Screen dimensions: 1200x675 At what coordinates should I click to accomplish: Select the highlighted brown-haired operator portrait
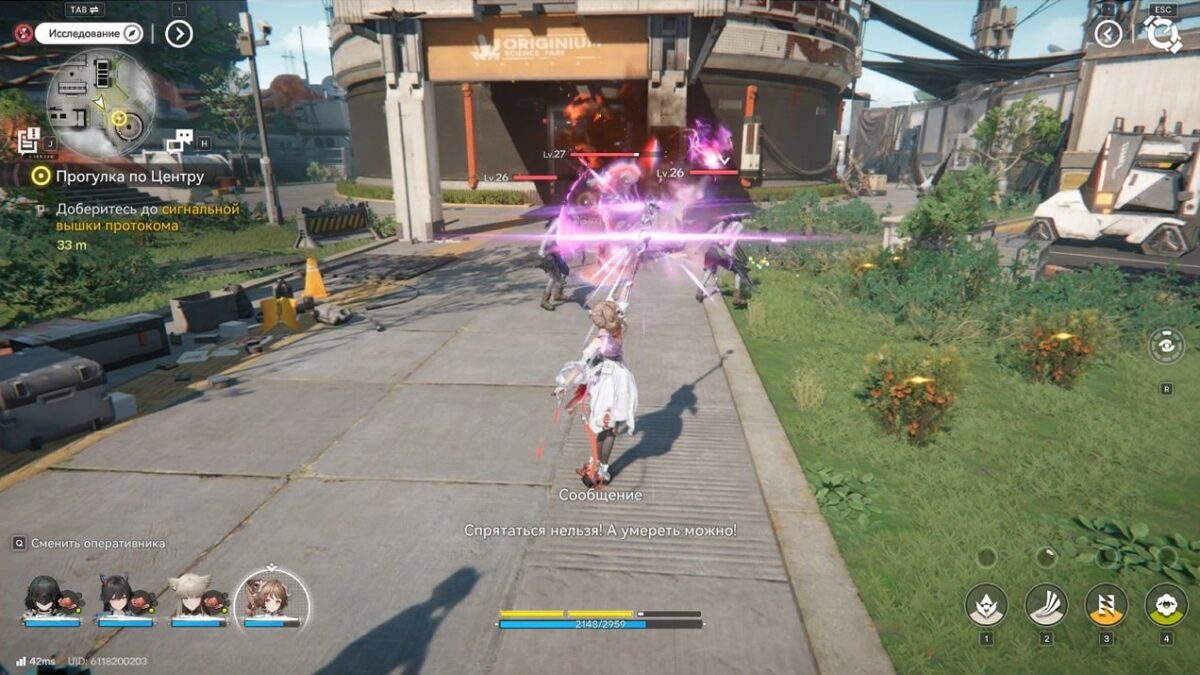[x=270, y=597]
